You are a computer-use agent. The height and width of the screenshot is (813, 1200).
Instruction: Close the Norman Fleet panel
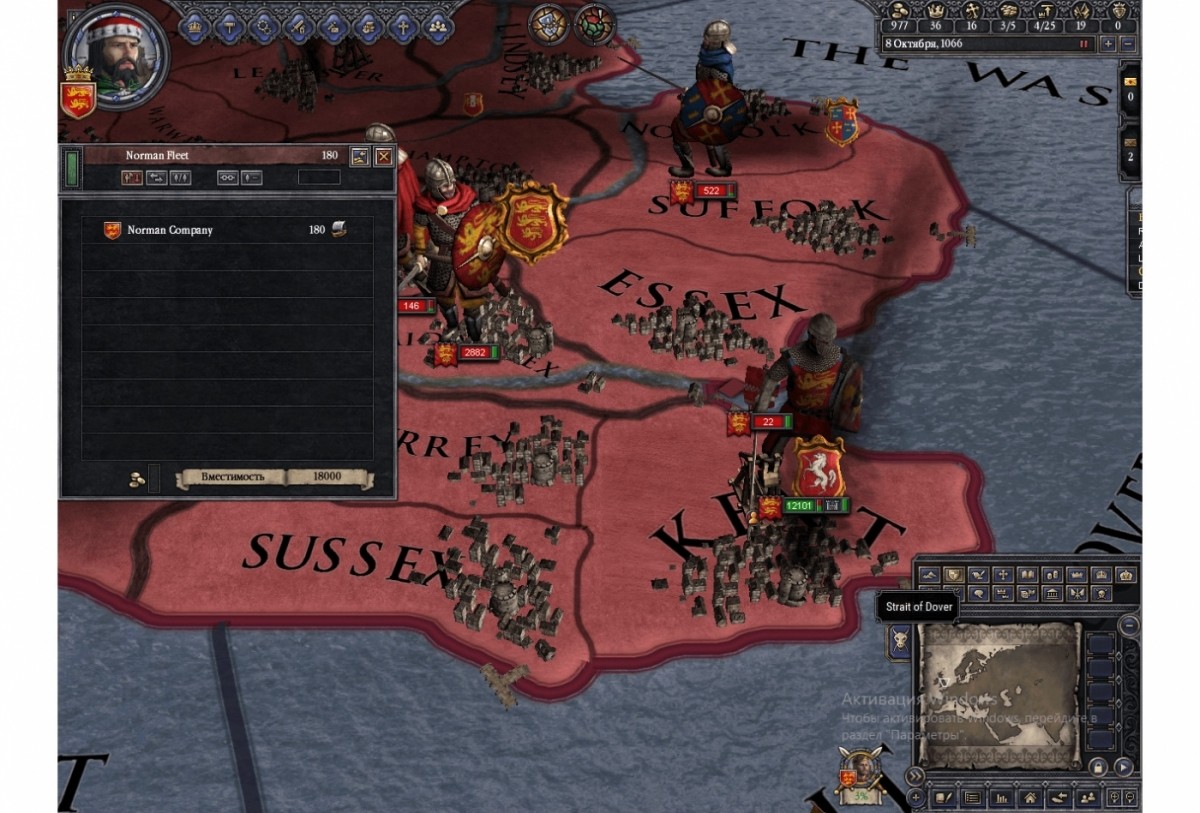pos(383,156)
